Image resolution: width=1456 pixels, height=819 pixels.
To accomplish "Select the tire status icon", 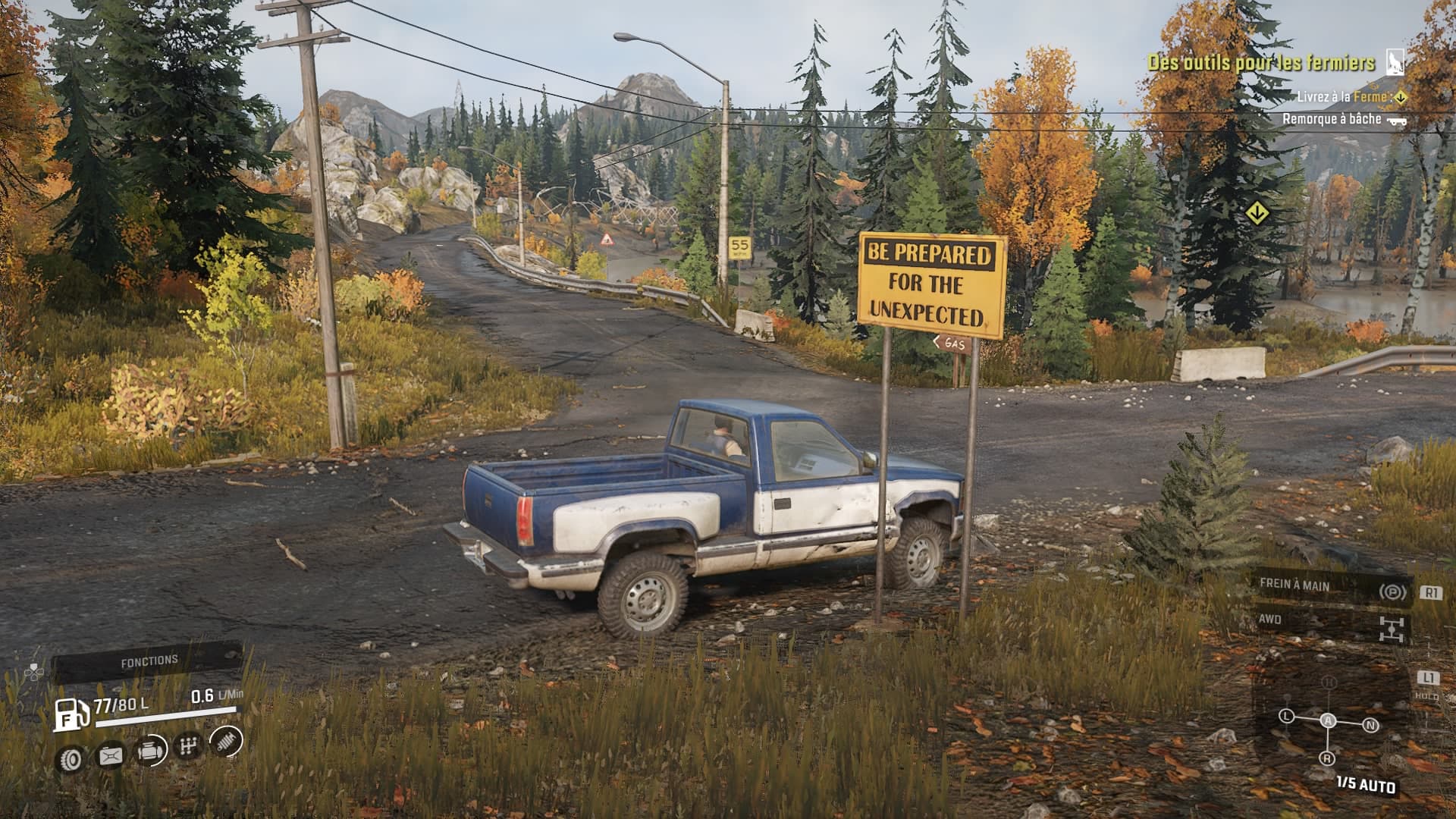I will pyautogui.click(x=72, y=758).
